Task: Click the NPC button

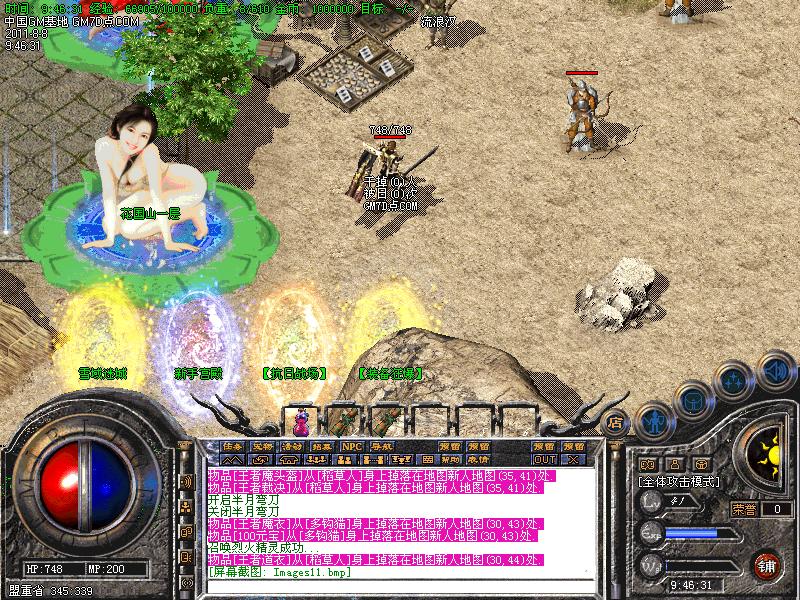Action: (x=351, y=446)
